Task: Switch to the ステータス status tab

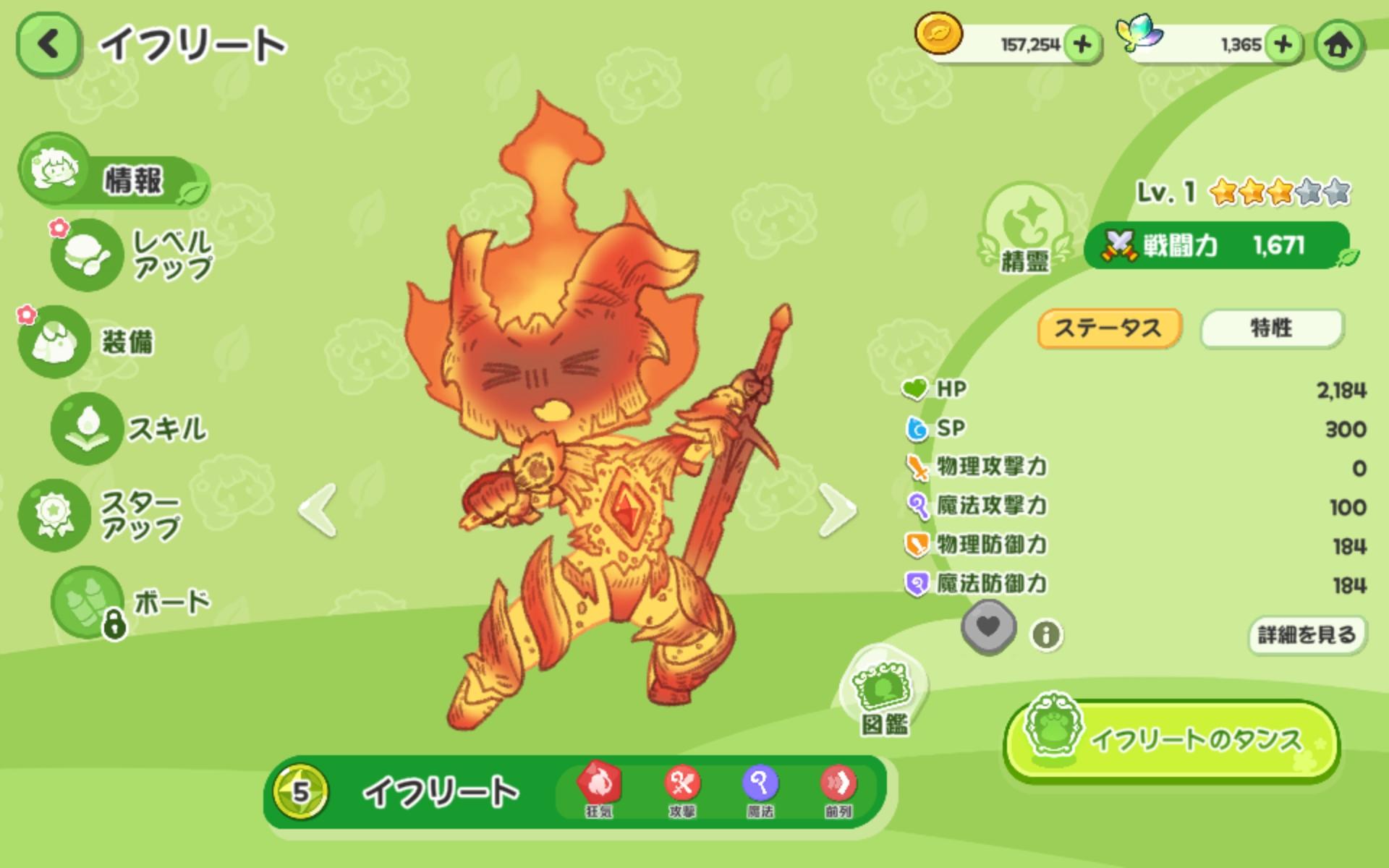Action: coord(1109,328)
